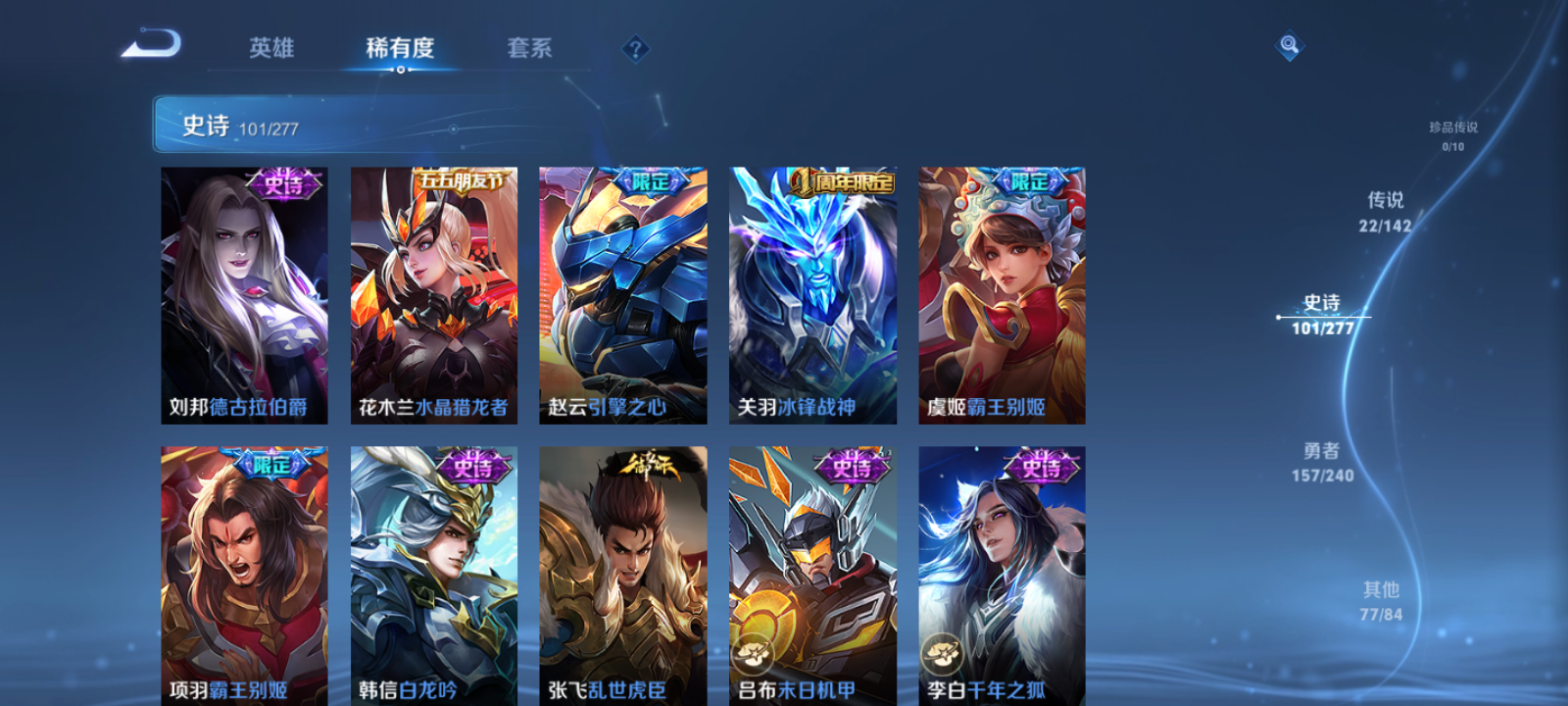Click the diamond help '?' icon beside tabs

click(x=636, y=47)
